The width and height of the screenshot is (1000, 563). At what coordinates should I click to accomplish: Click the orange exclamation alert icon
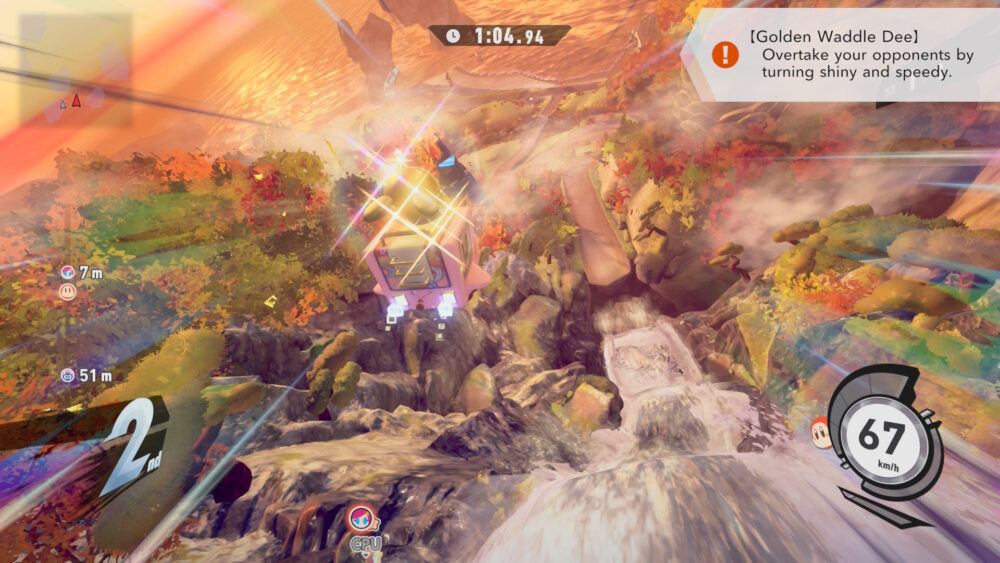pos(725,55)
